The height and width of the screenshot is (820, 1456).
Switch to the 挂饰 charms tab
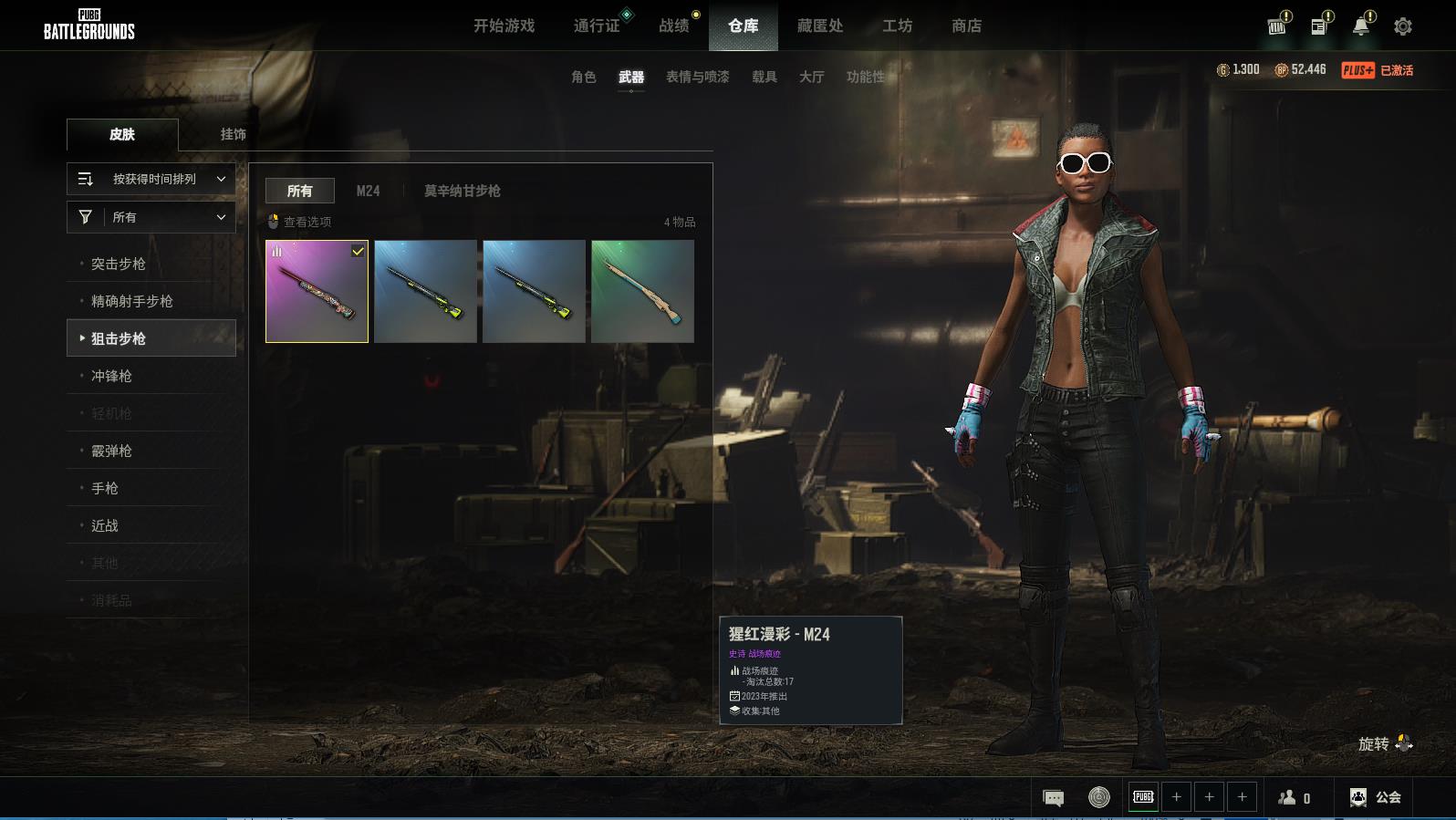pyautogui.click(x=233, y=134)
